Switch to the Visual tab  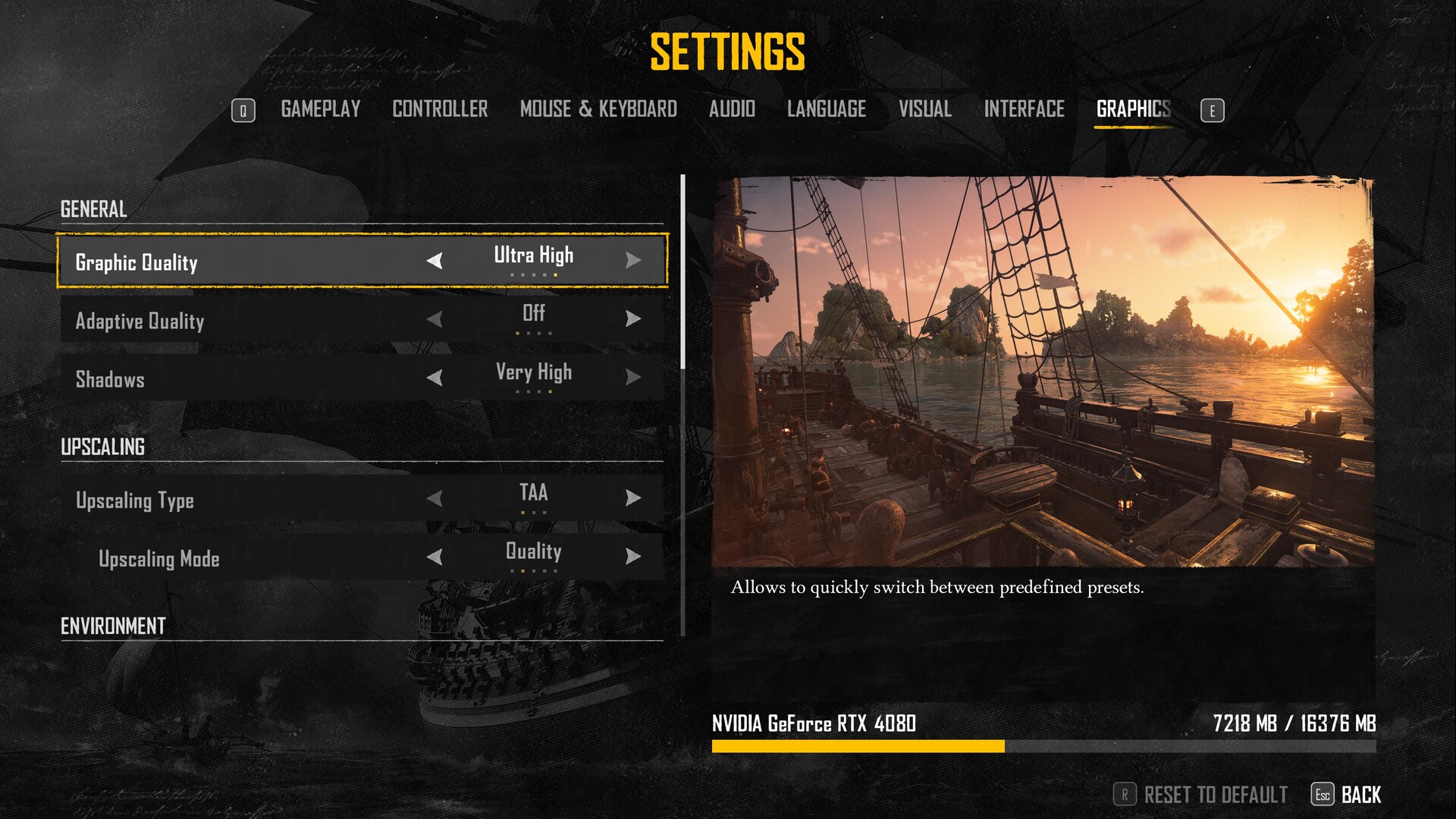click(924, 110)
